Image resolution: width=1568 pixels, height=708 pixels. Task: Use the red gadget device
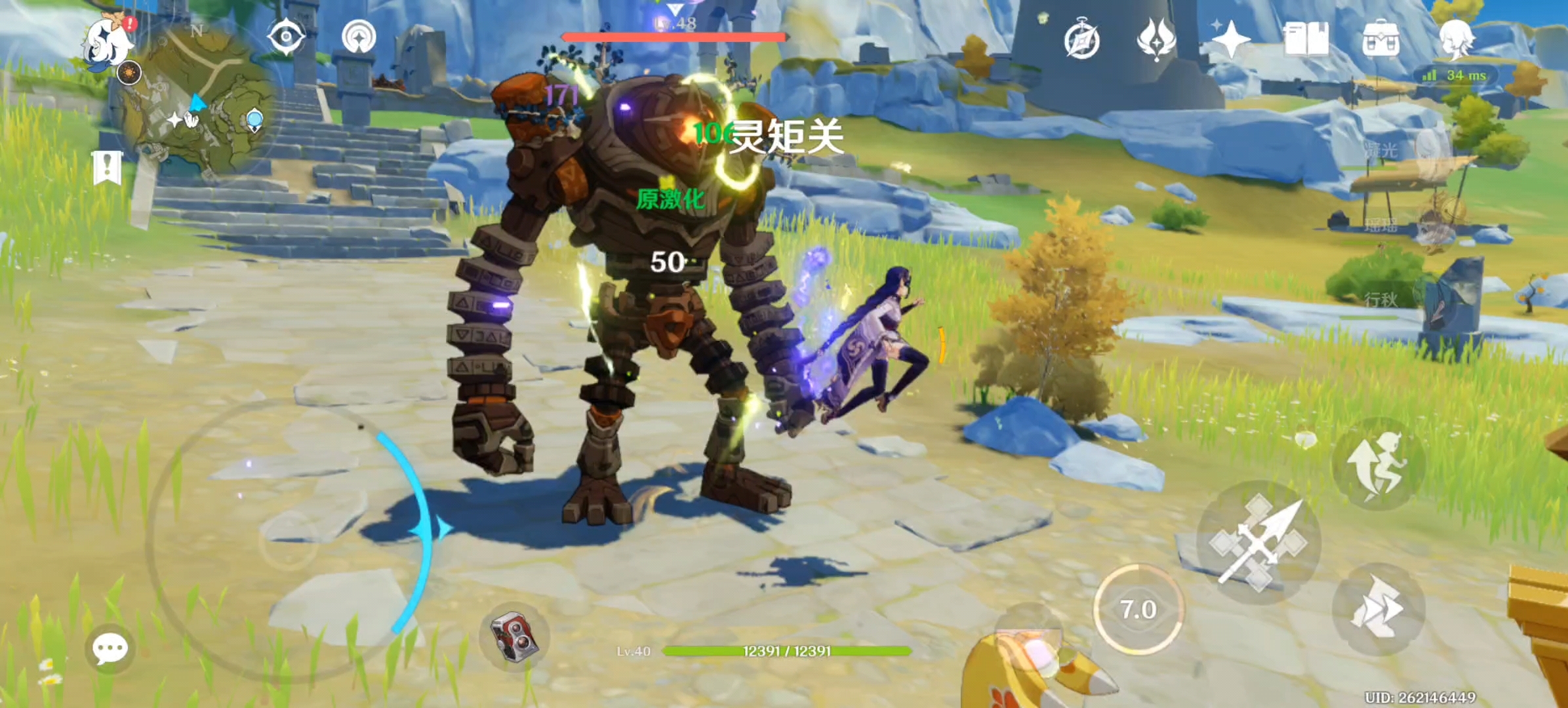(515, 637)
